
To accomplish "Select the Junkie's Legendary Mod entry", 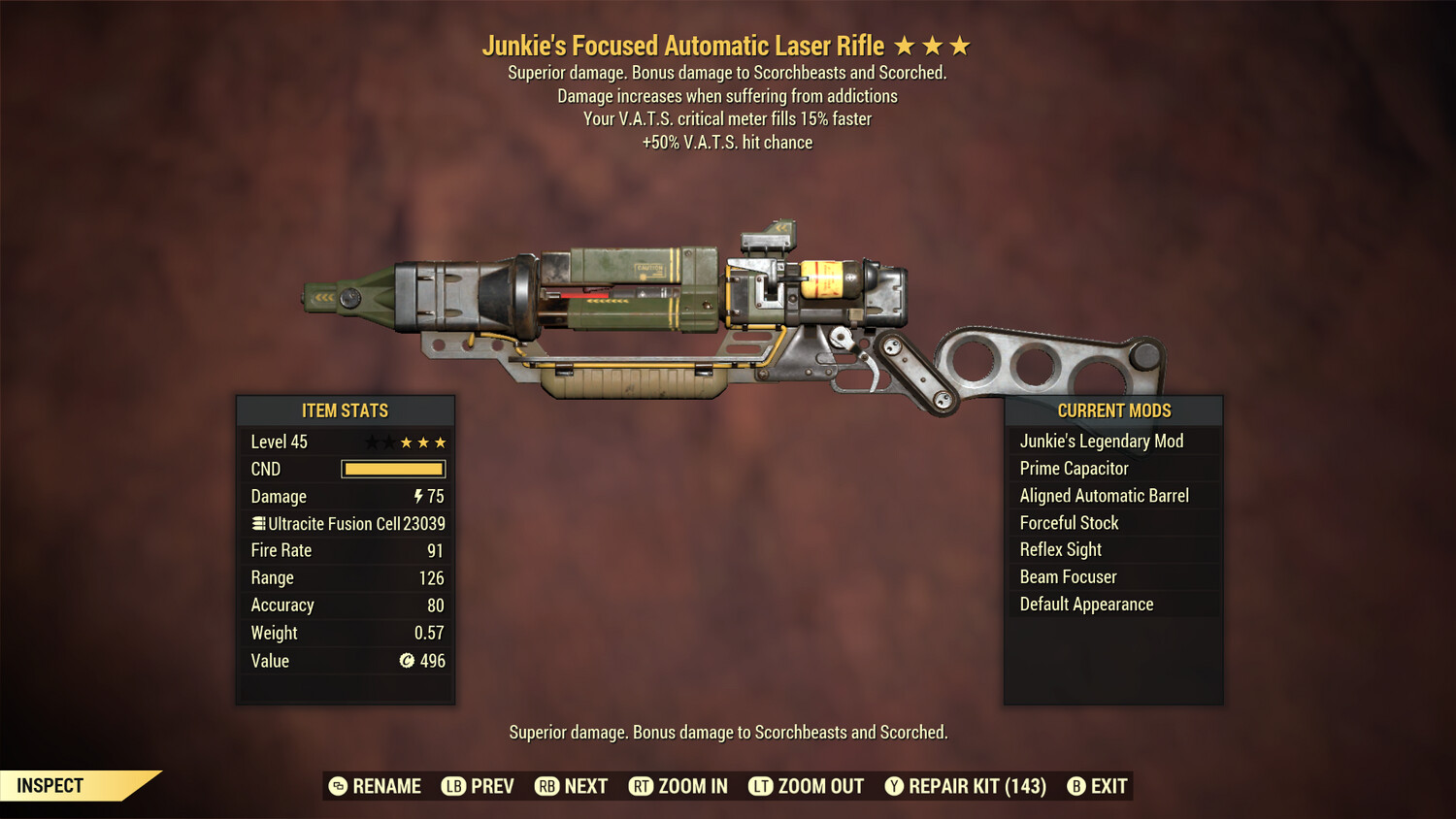I will coord(1101,441).
